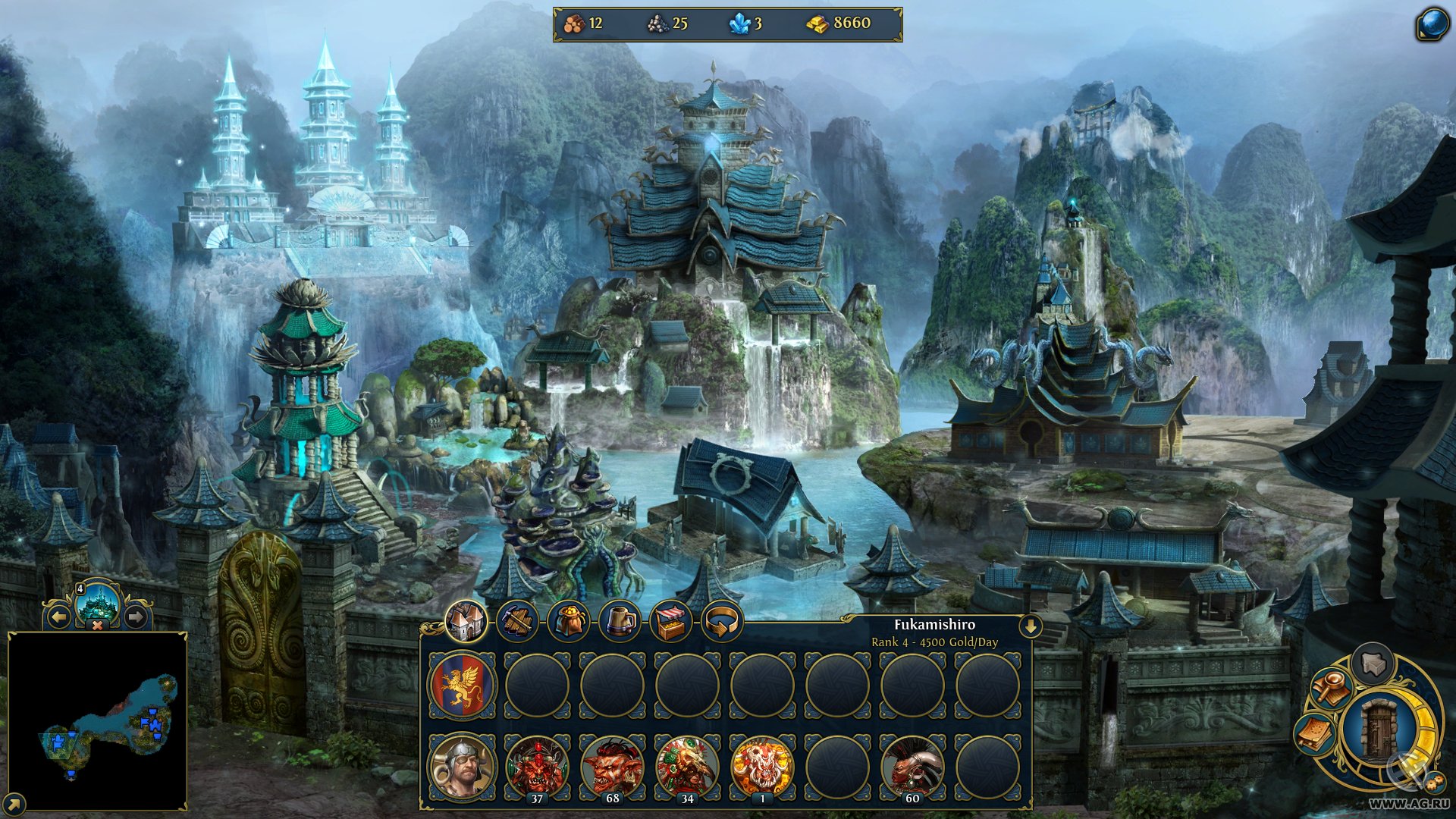Viewport: 1456px width, 819px height.
Task: Open the magnifying glass scroll icon
Action: (x=1332, y=686)
